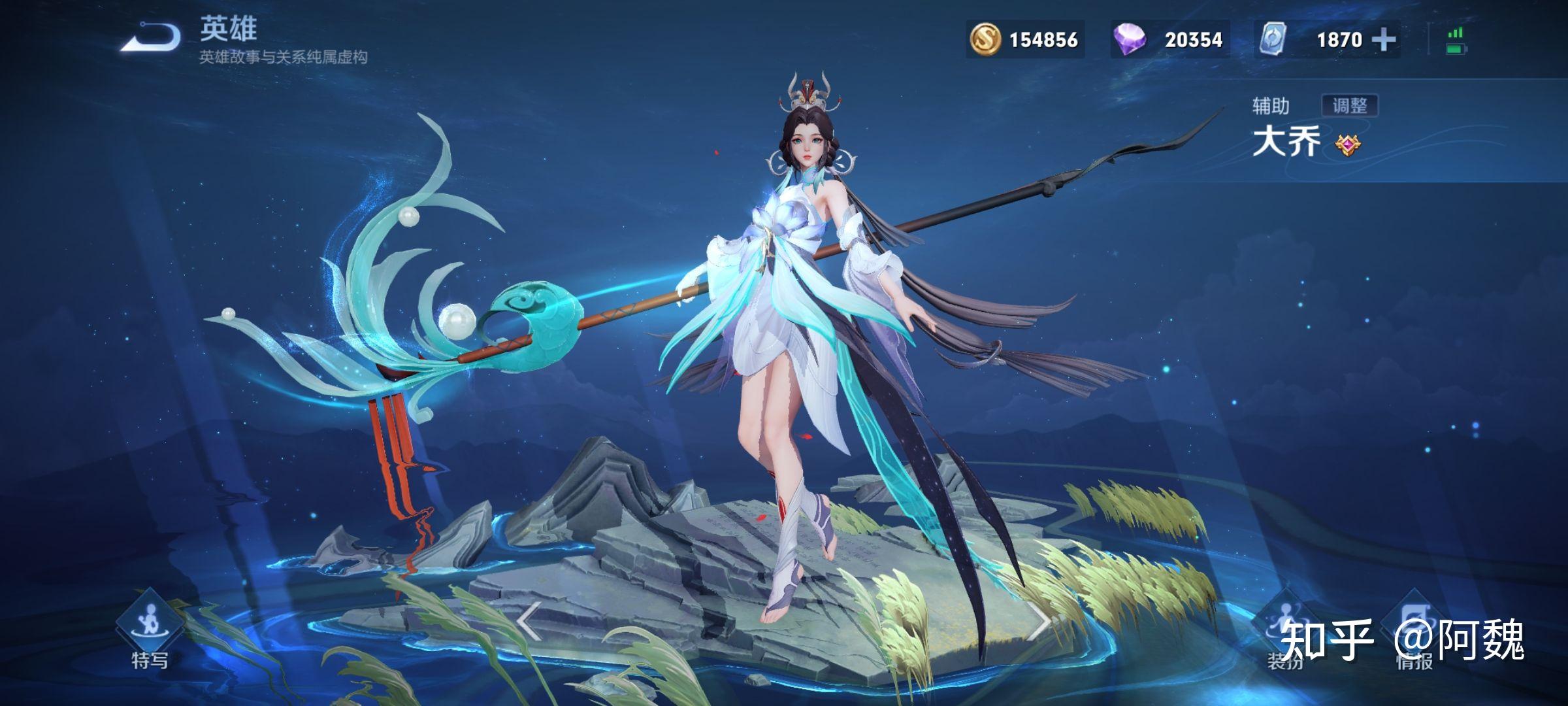This screenshot has height=706, width=1568.
Task: Go back using the return arrow
Action: pyautogui.click(x=152, y=37)
